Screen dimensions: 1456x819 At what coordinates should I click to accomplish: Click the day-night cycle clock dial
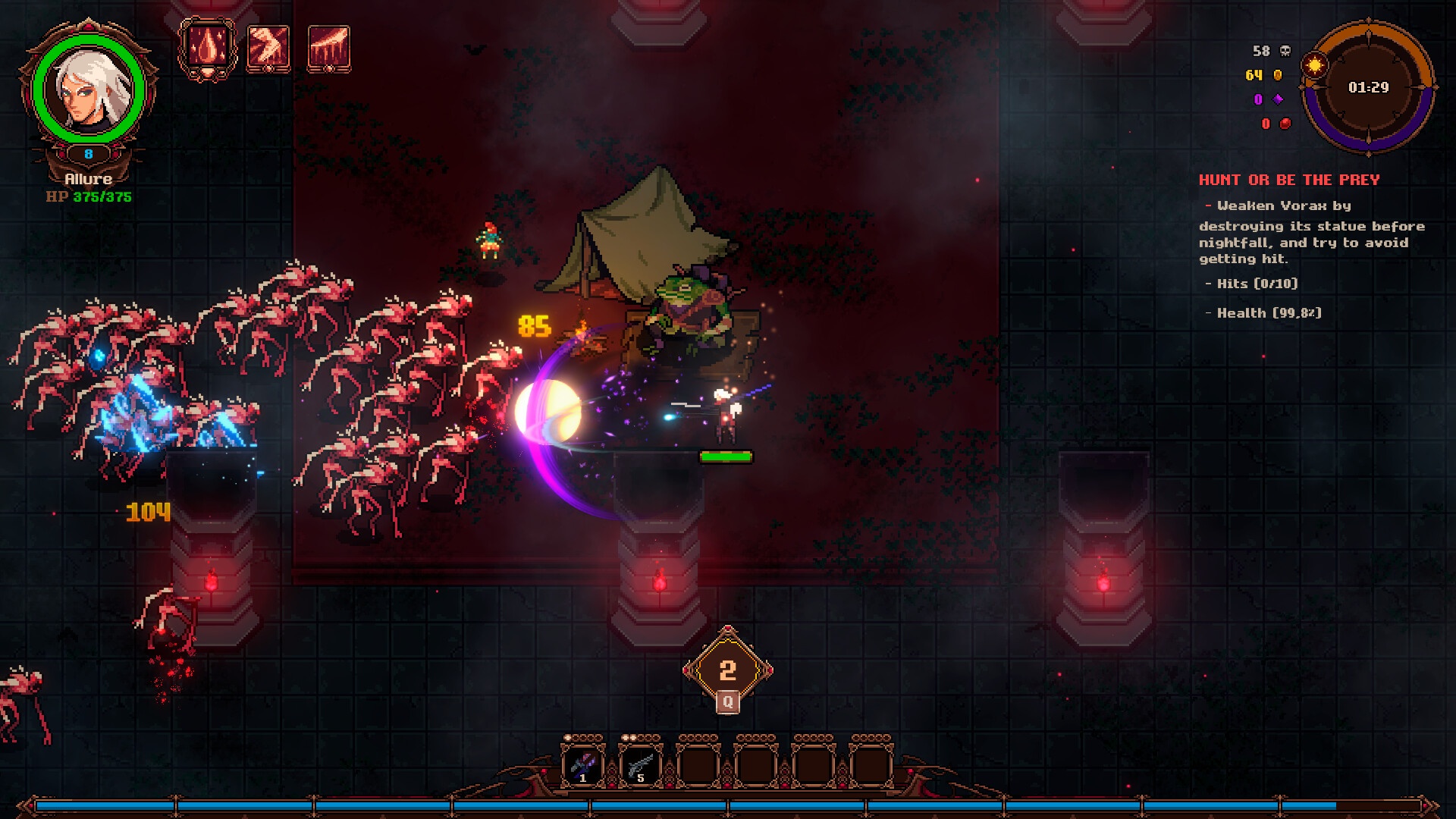(x=1368, y=87)
